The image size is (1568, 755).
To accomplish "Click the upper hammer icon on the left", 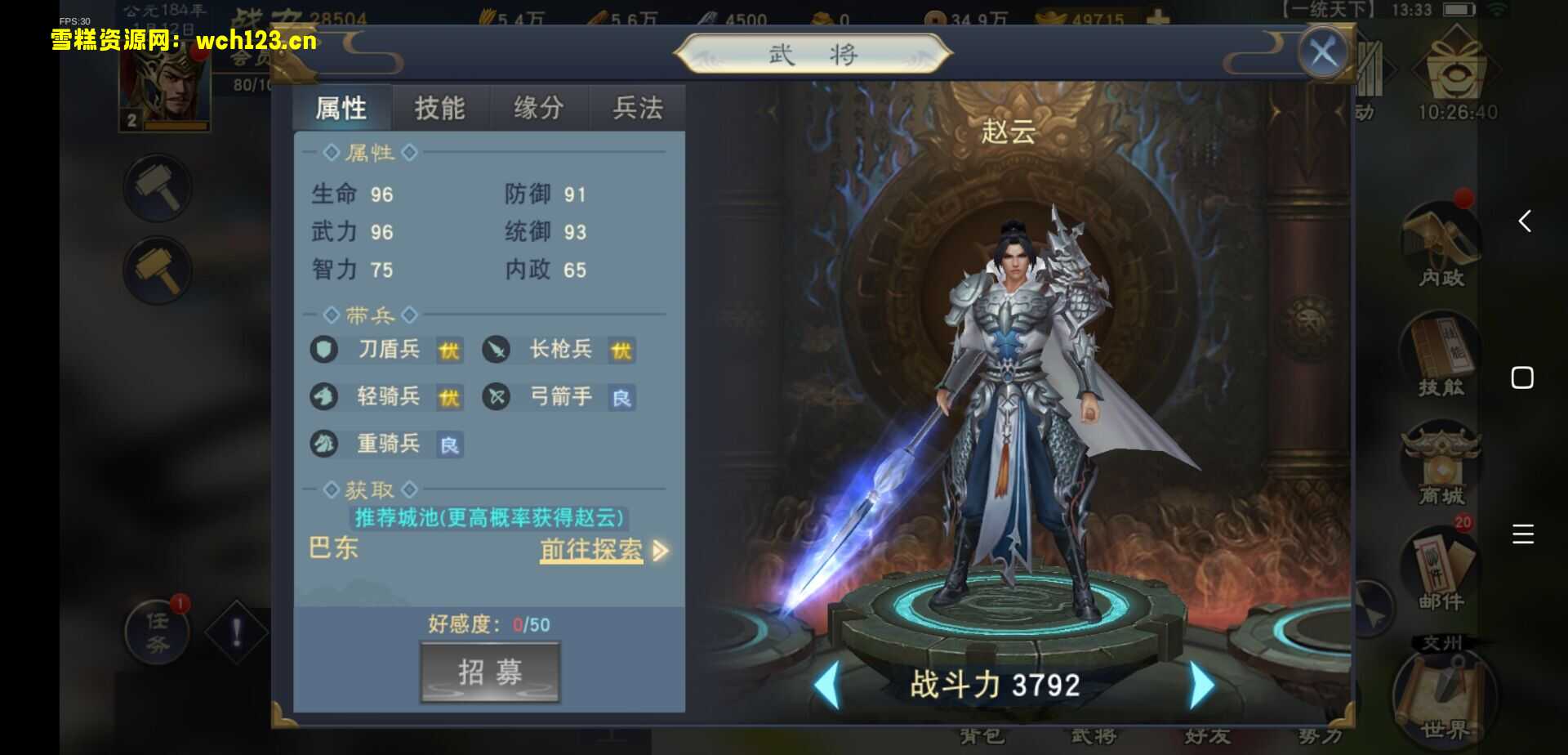I will (157, 186).
